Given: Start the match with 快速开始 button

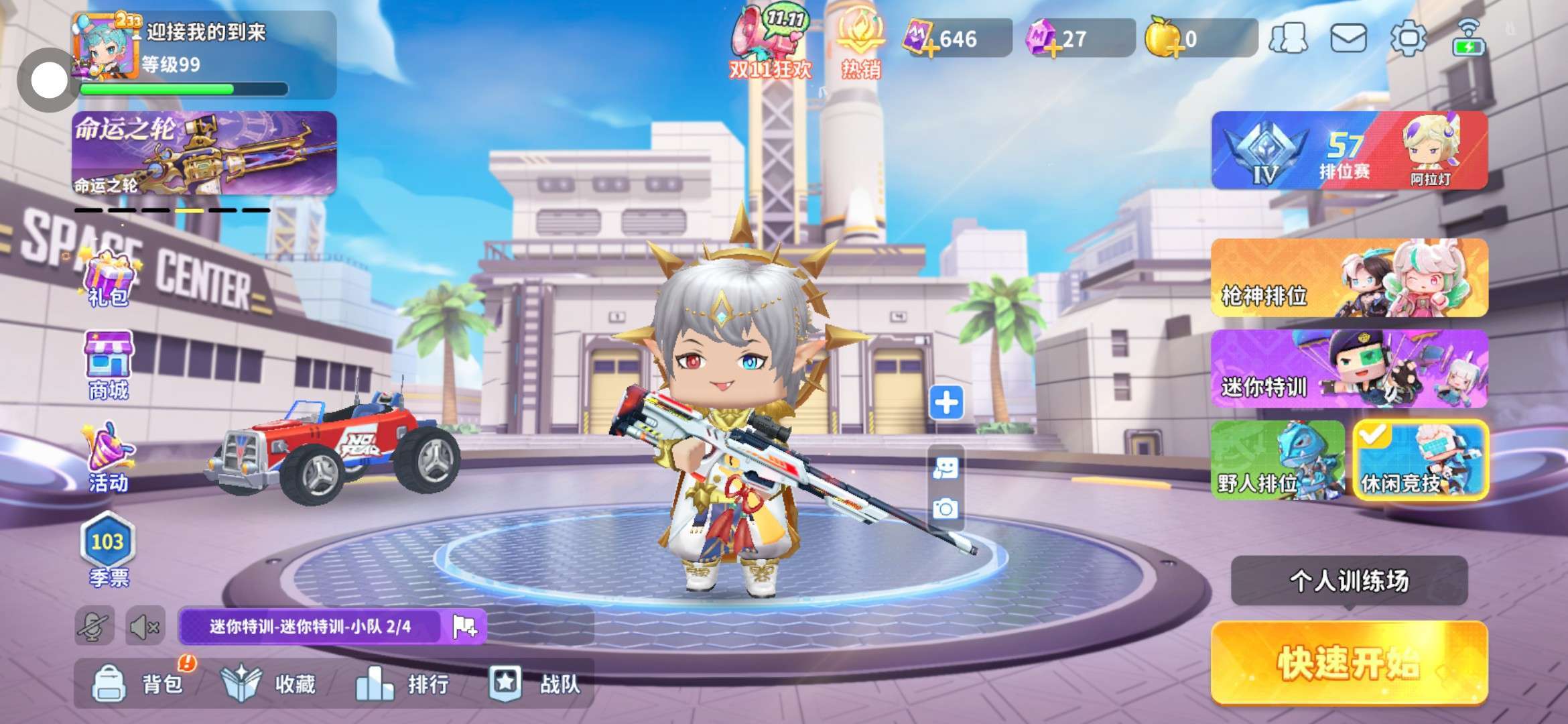Looking at the screenshot, I should click(x=1348, y=662).
